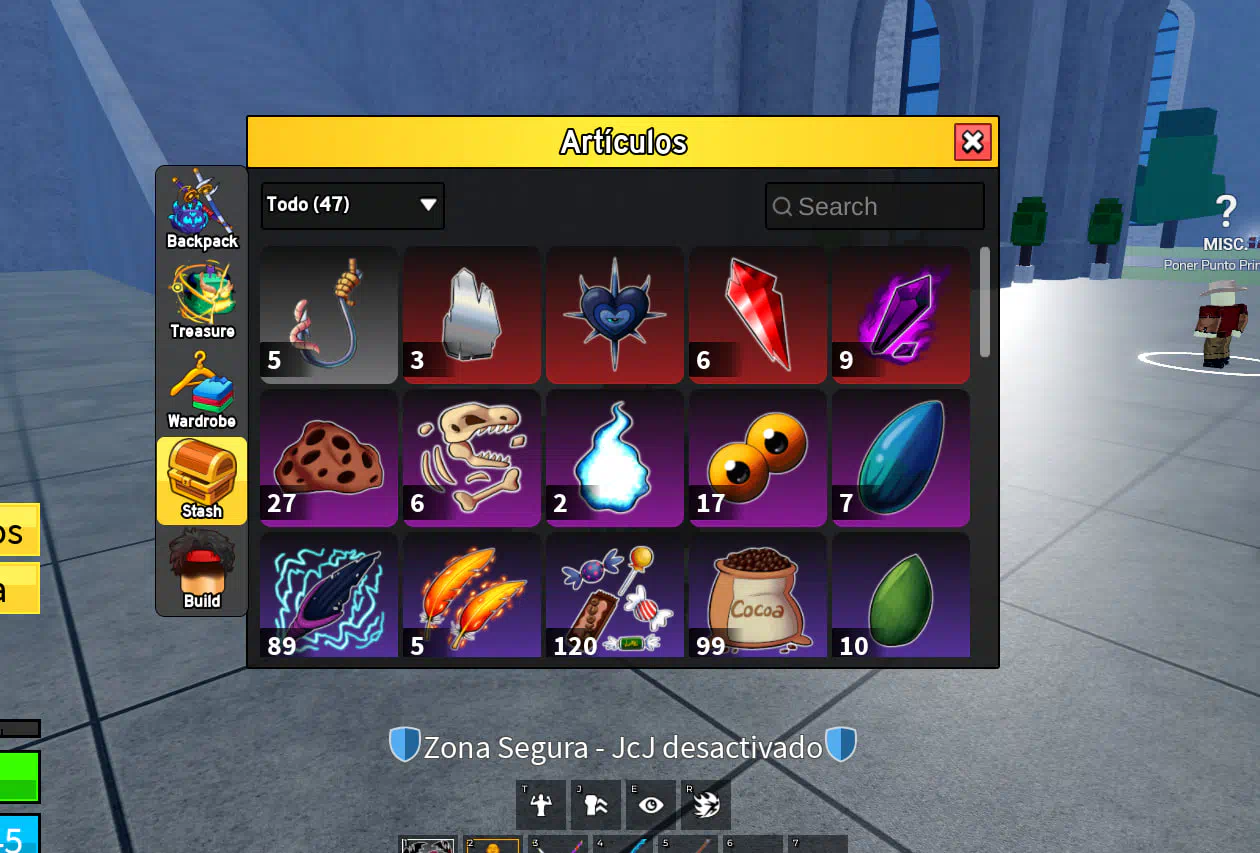Activate the eye ability button
Image resolution: width=1260 pixels, height=853 pixels.
point(651,805)
